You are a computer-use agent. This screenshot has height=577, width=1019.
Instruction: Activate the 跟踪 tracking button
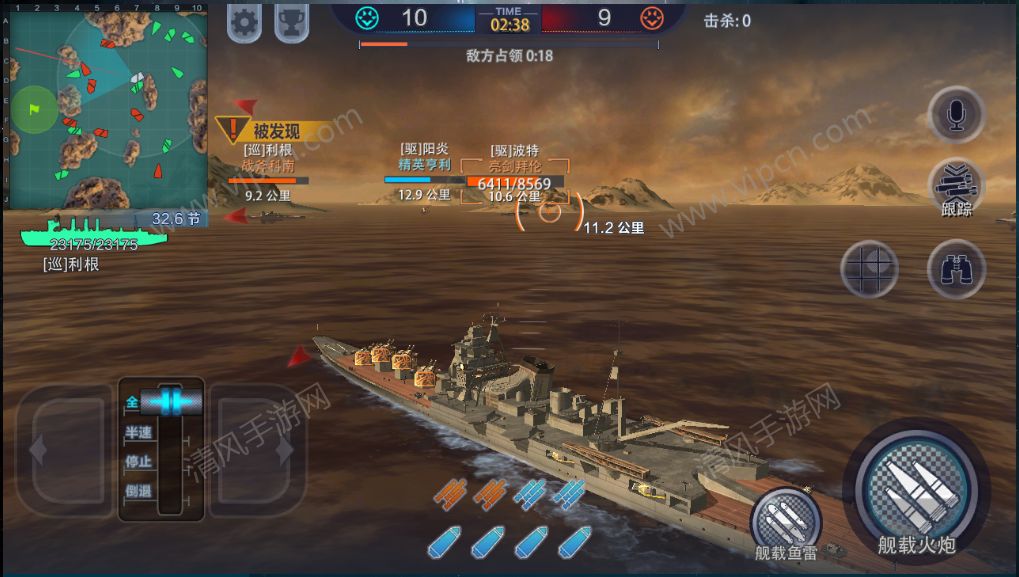click(956, 188)
